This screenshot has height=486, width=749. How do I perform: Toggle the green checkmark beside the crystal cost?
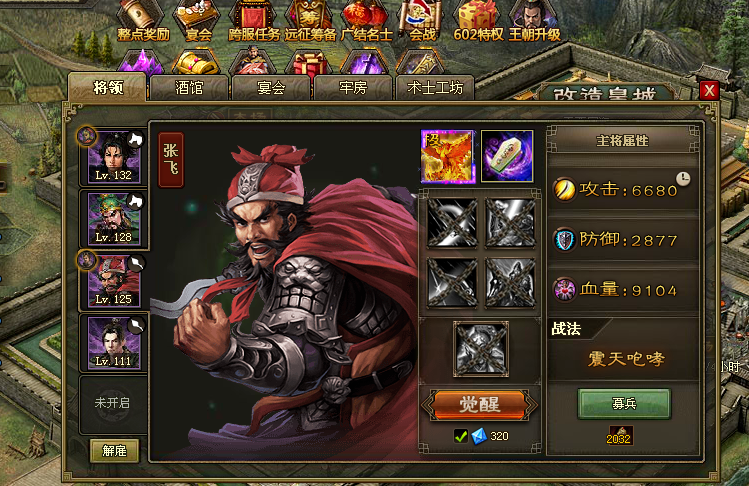tap(460, 435)
